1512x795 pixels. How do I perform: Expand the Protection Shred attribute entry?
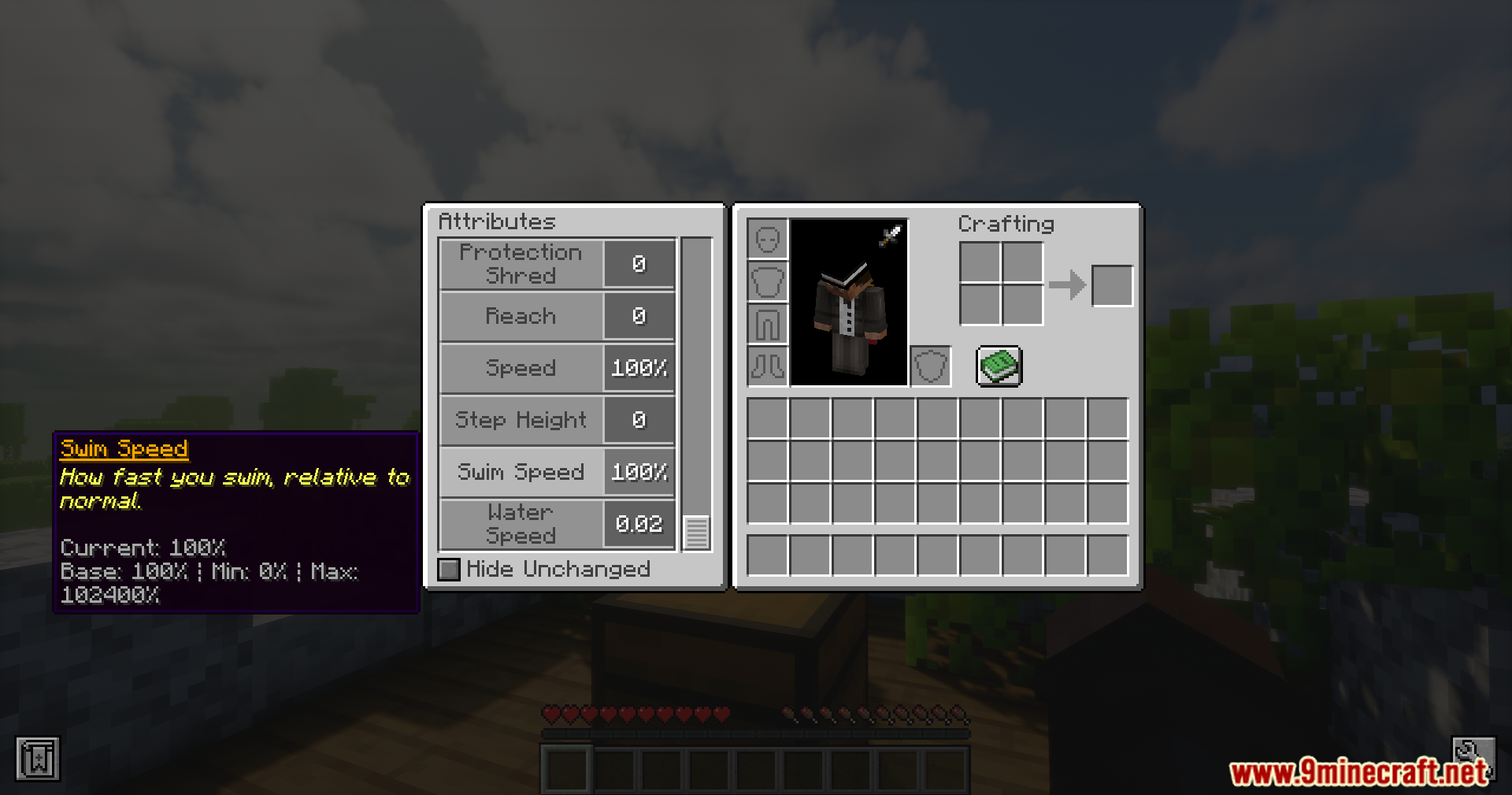520,263
